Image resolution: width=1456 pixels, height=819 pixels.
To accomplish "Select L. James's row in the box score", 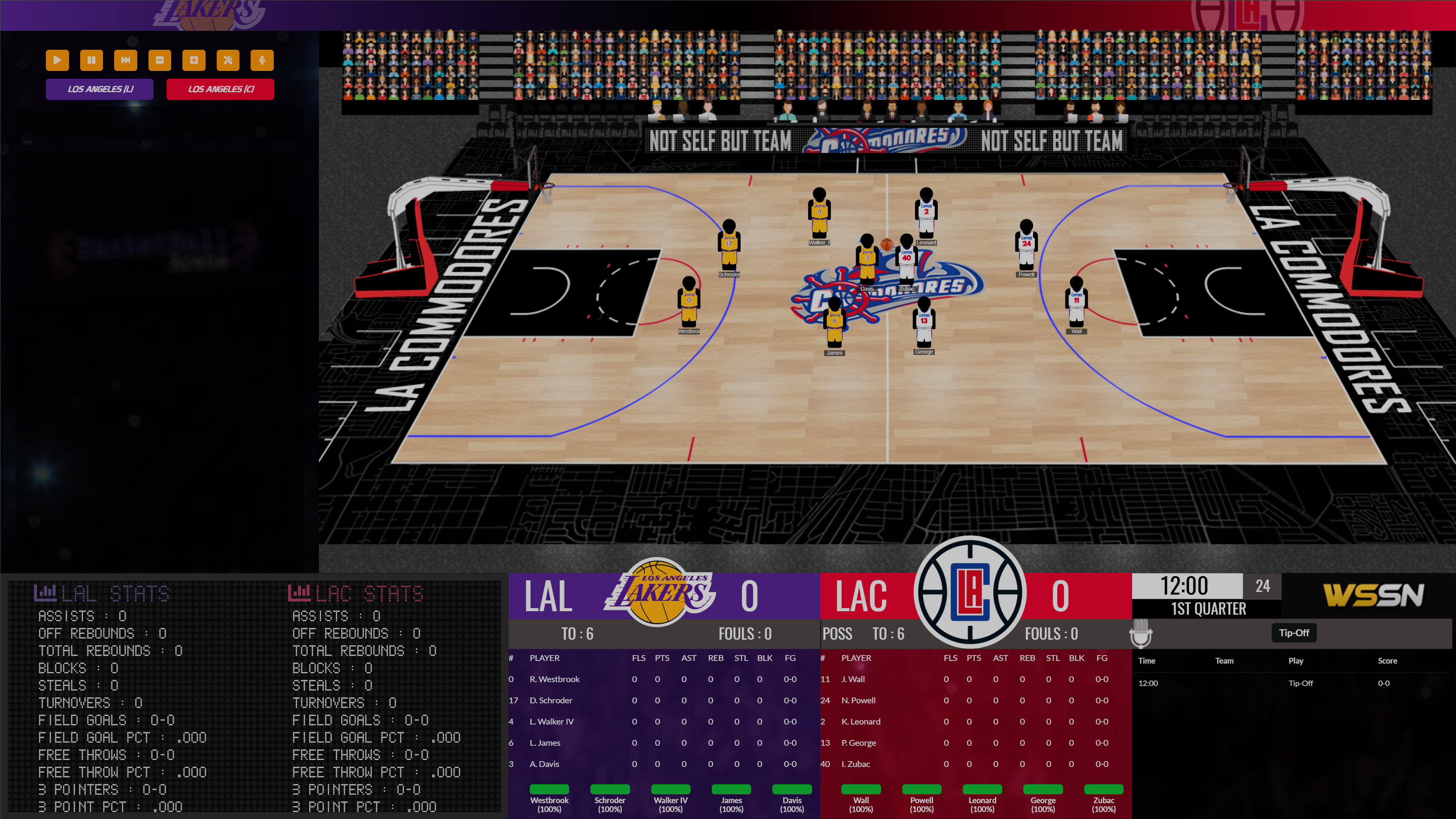I will (545, 743).
